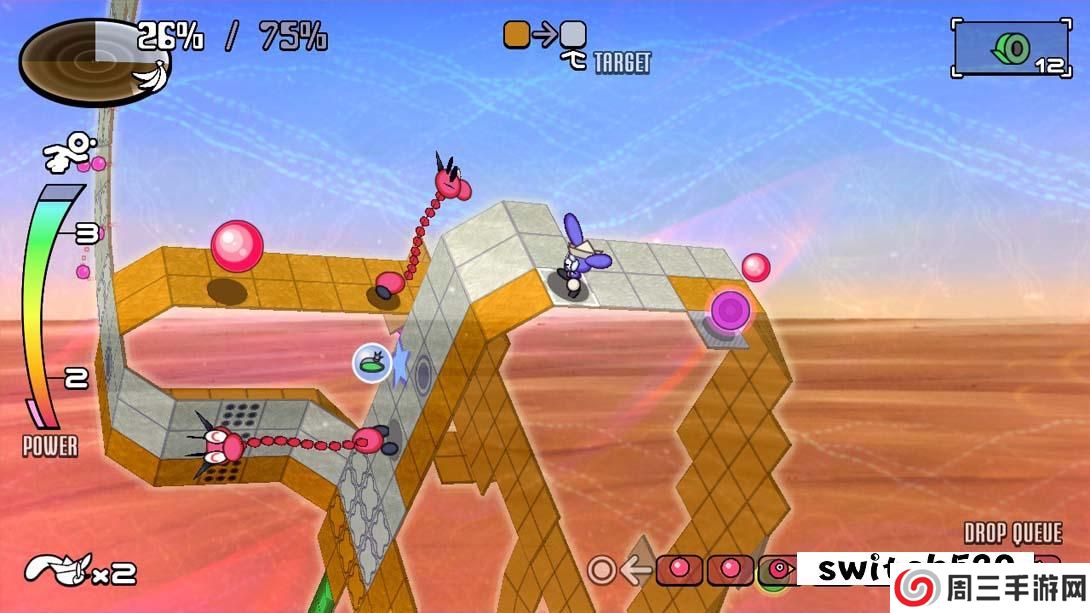Click the orange tile in the target indicator
The height and width of the screenshot is (613, 1090).
pos(516,36)
